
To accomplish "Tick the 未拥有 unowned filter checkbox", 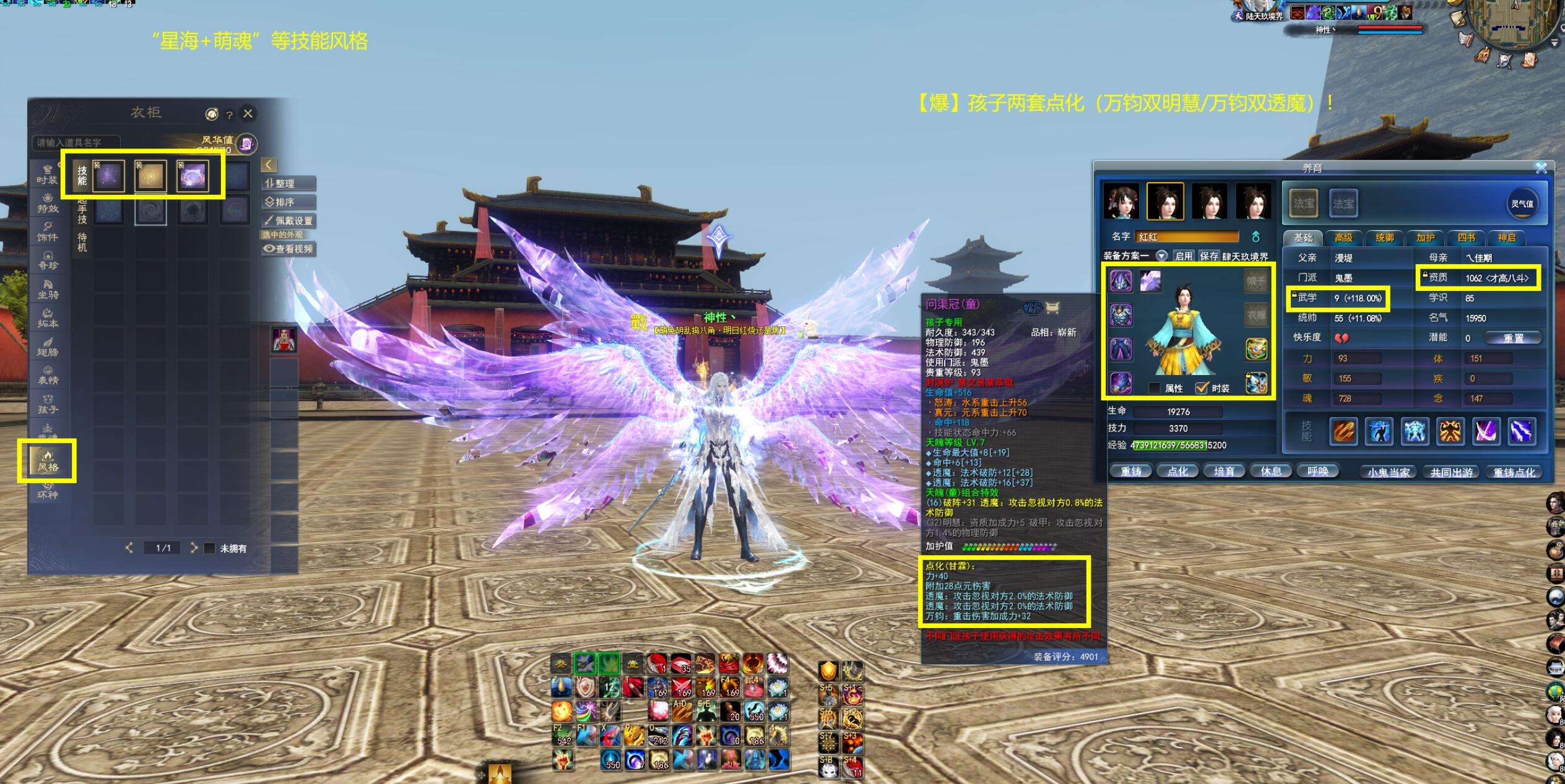I will pos(210,548).
